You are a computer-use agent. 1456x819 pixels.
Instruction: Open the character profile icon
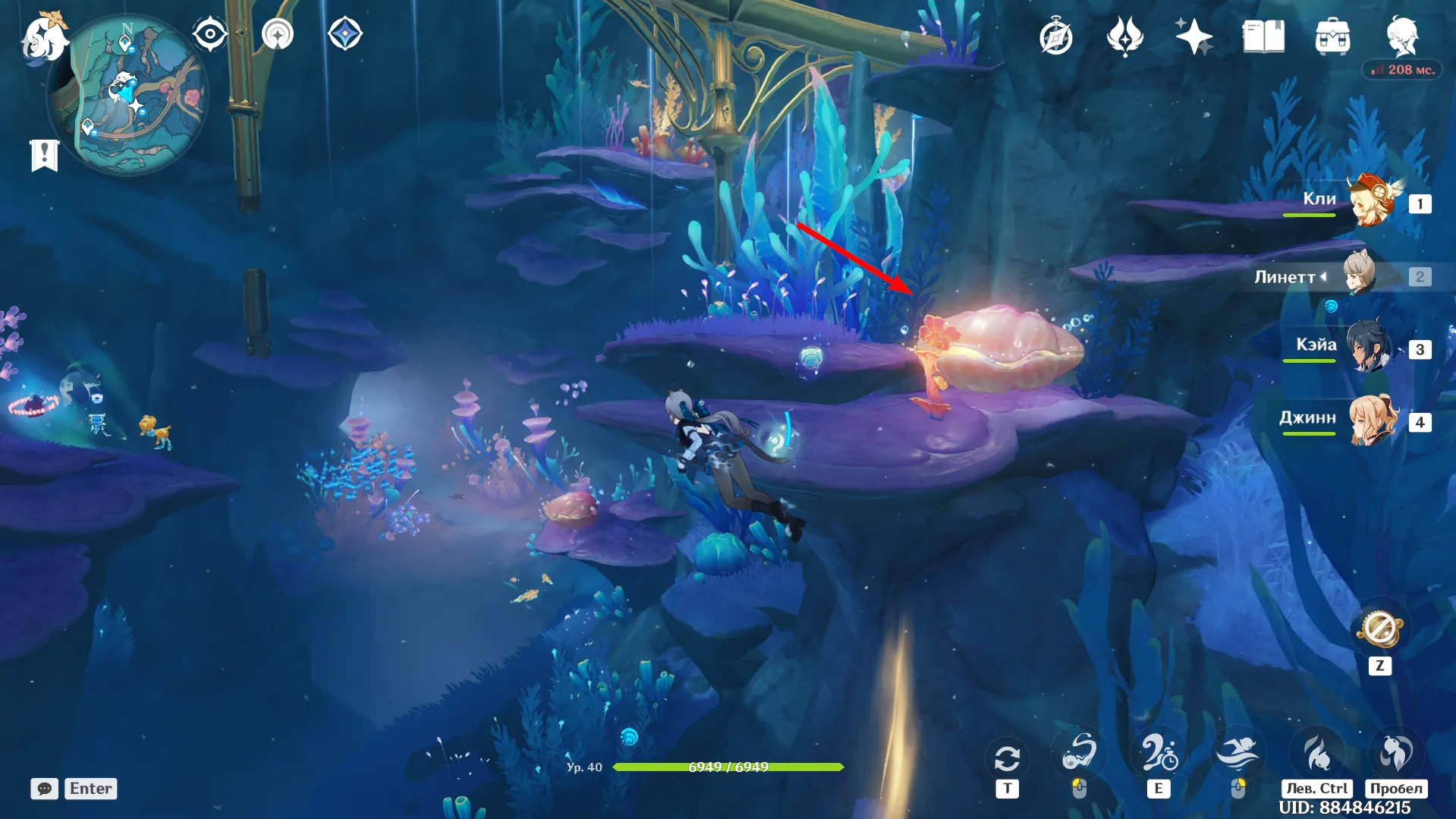(x=1402, y=36)
